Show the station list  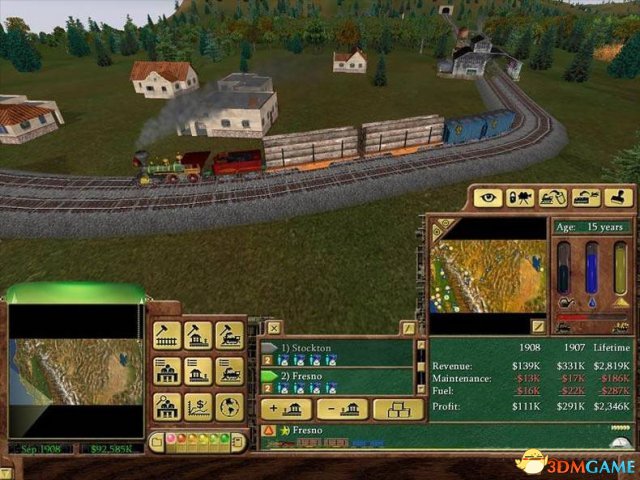pyautogui.click(x=198, y=372)
